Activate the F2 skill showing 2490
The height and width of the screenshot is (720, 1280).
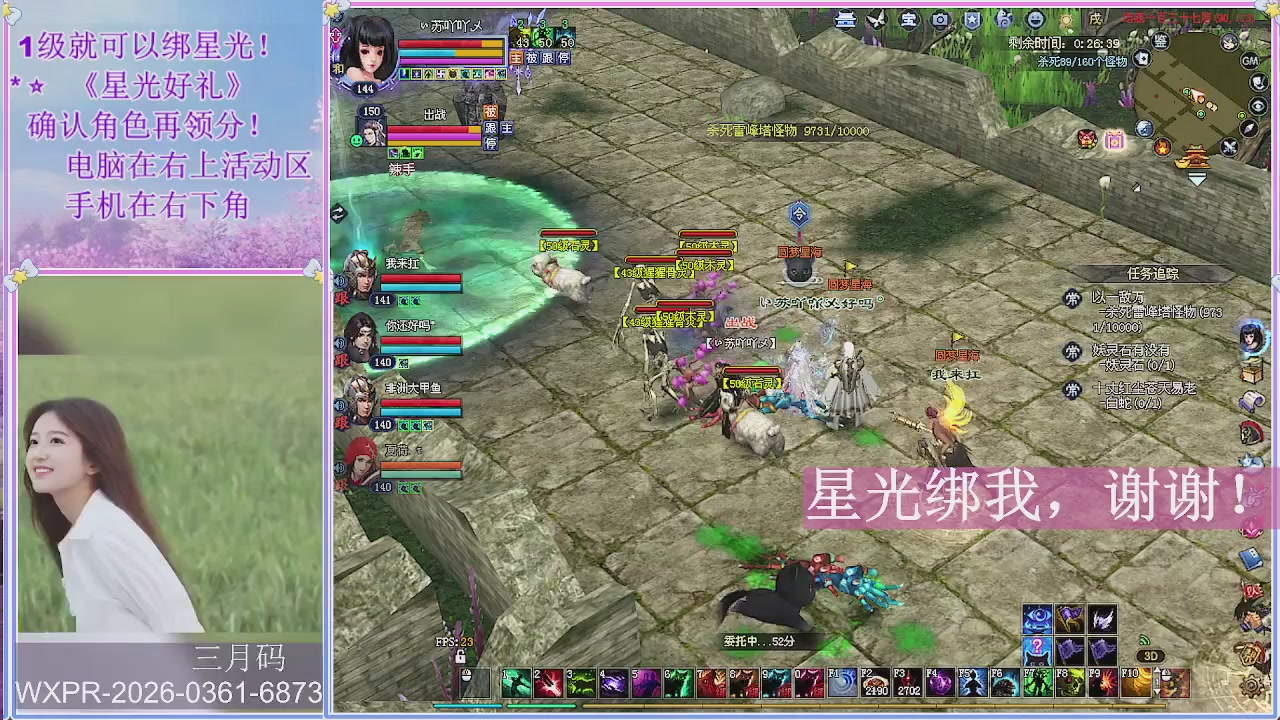point(877,682)
